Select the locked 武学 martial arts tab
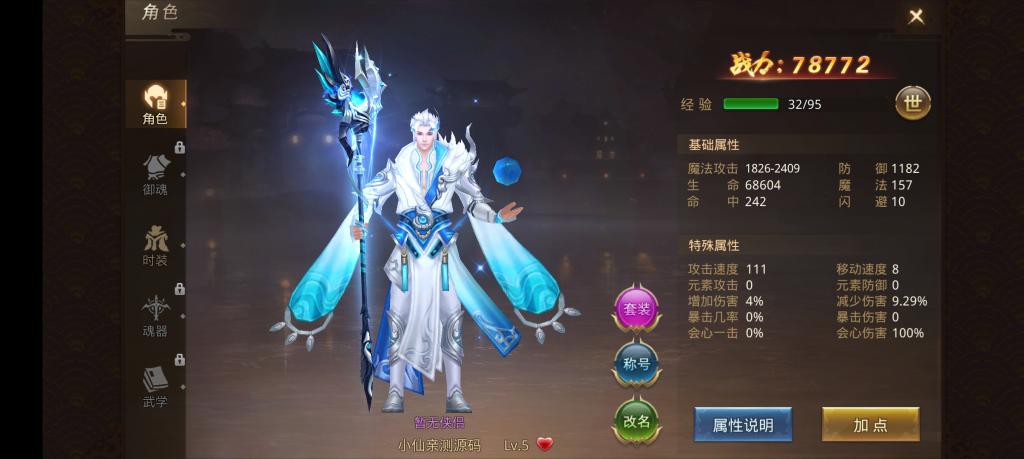This screenshot has width=1024, height=459. [x=155, y=386]
